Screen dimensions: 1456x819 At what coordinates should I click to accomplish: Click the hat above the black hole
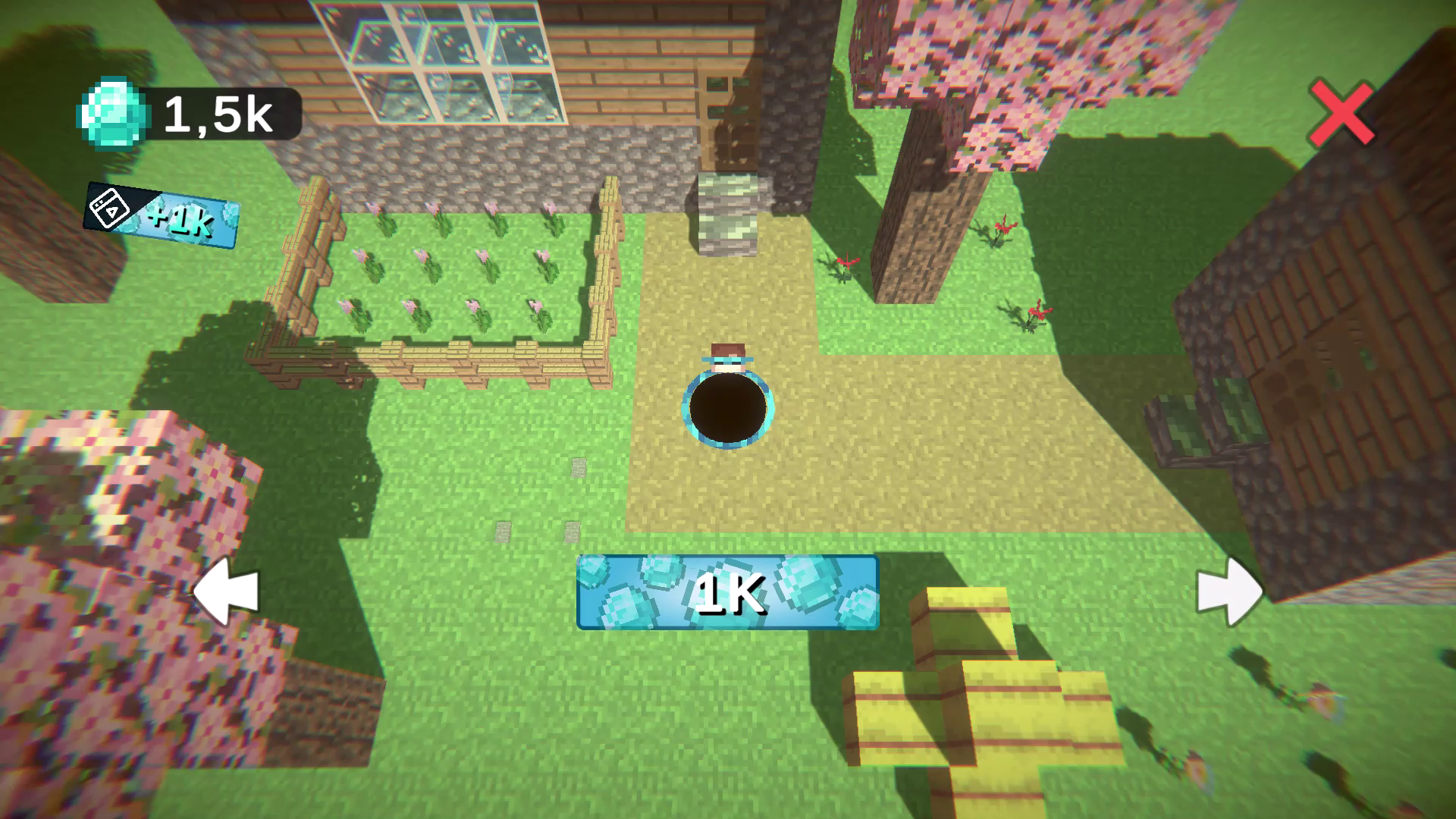tap(726, 355)
